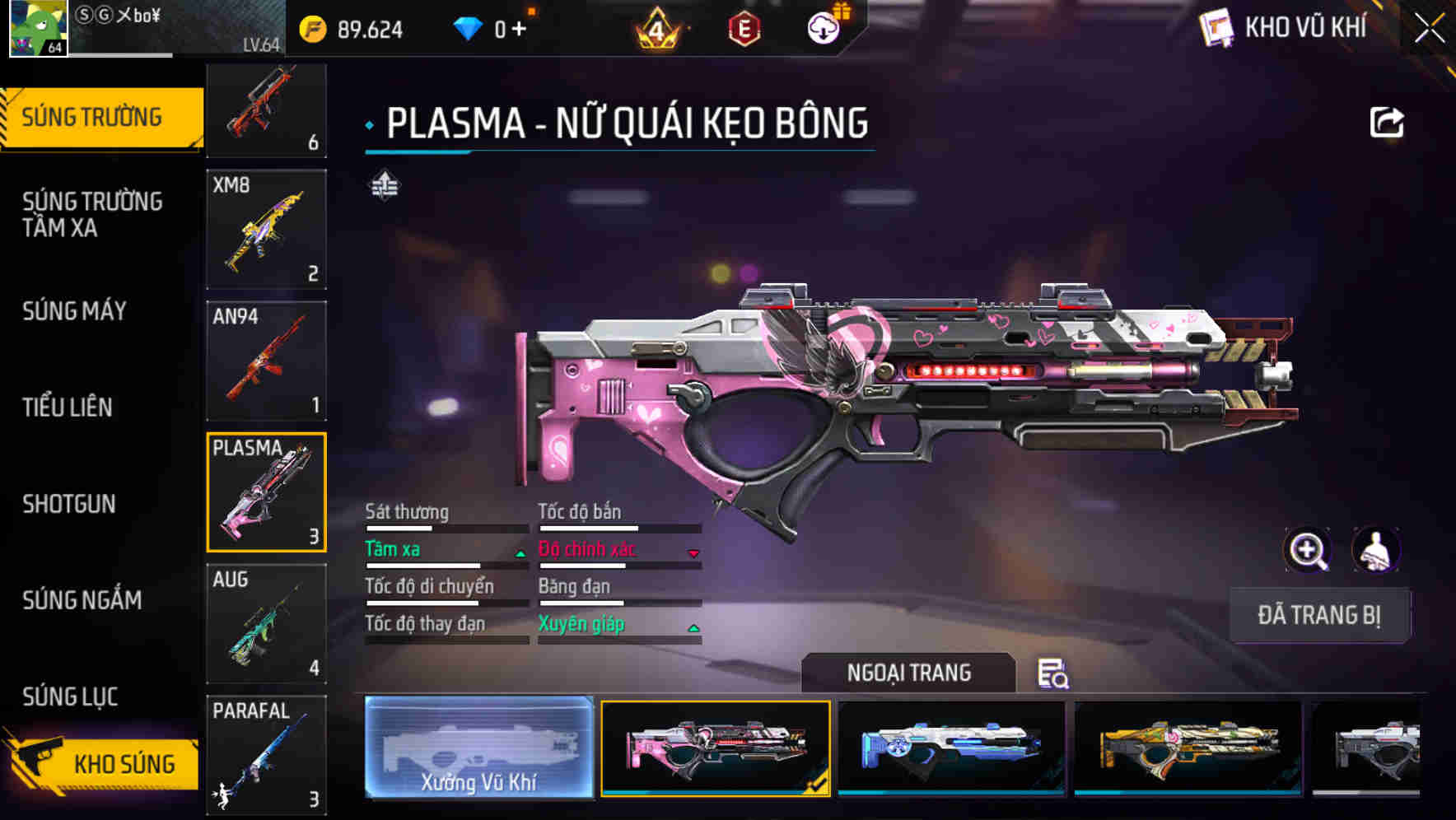Pick the PARAFAL weapon tile

point(266,753)
